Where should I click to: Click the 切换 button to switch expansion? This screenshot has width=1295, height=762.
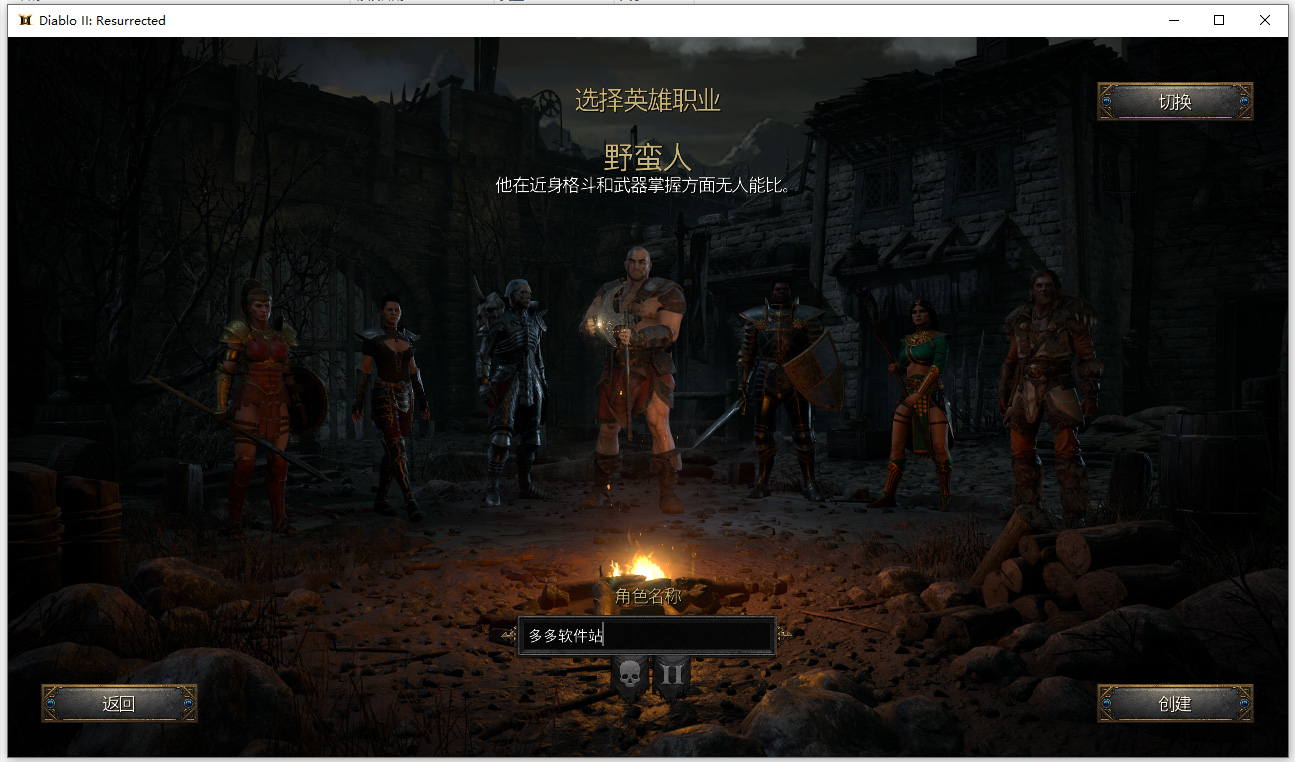click(x=1174, y=101)
